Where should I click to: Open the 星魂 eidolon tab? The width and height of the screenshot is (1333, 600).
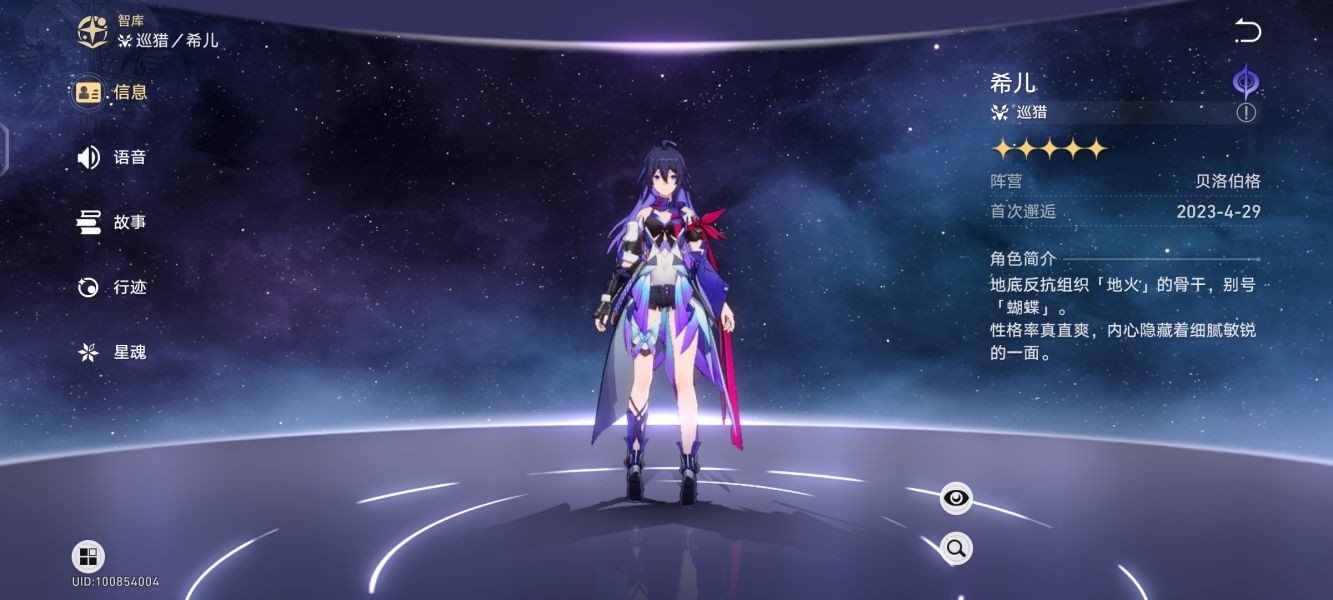pyautogui.click(x=112, y=352)
